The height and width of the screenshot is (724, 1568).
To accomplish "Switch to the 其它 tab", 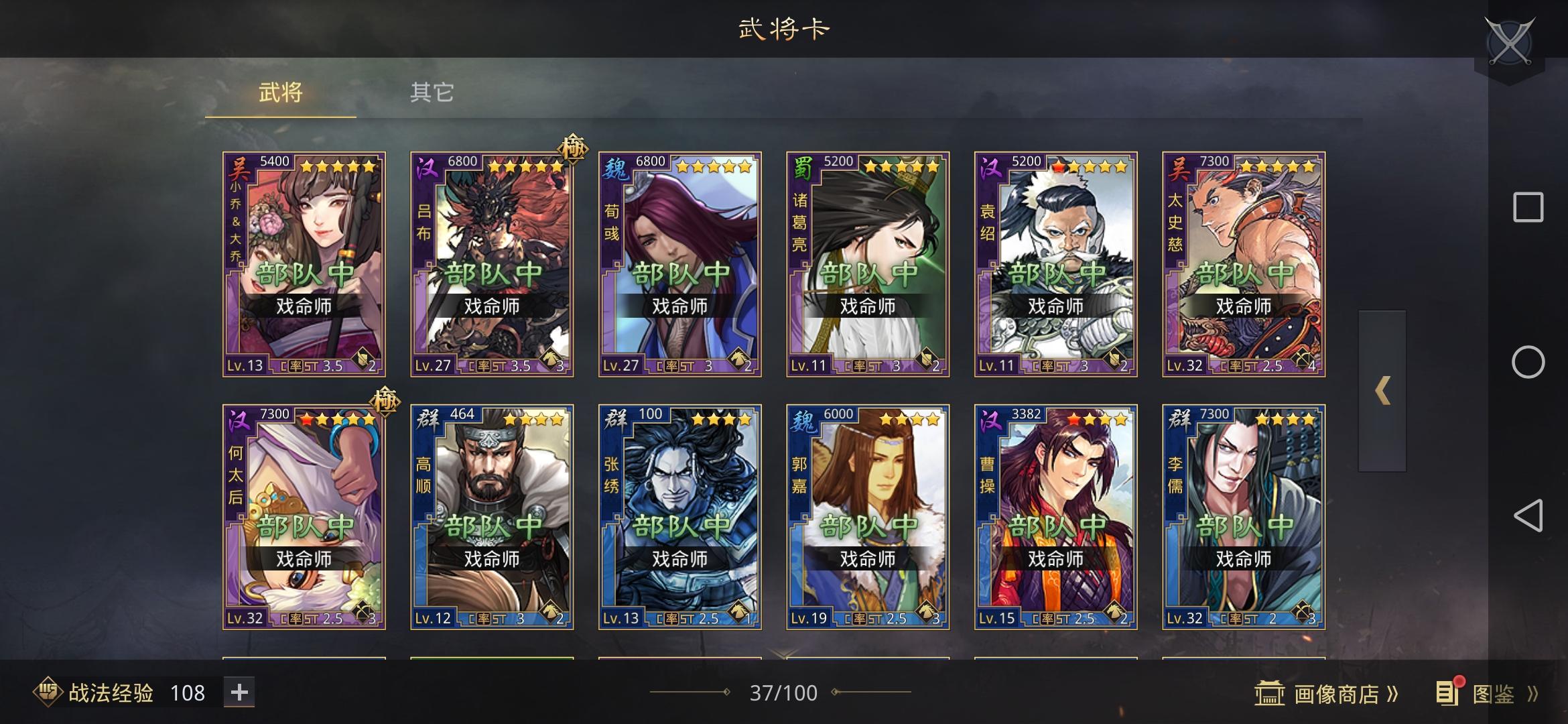I will 432,93.
